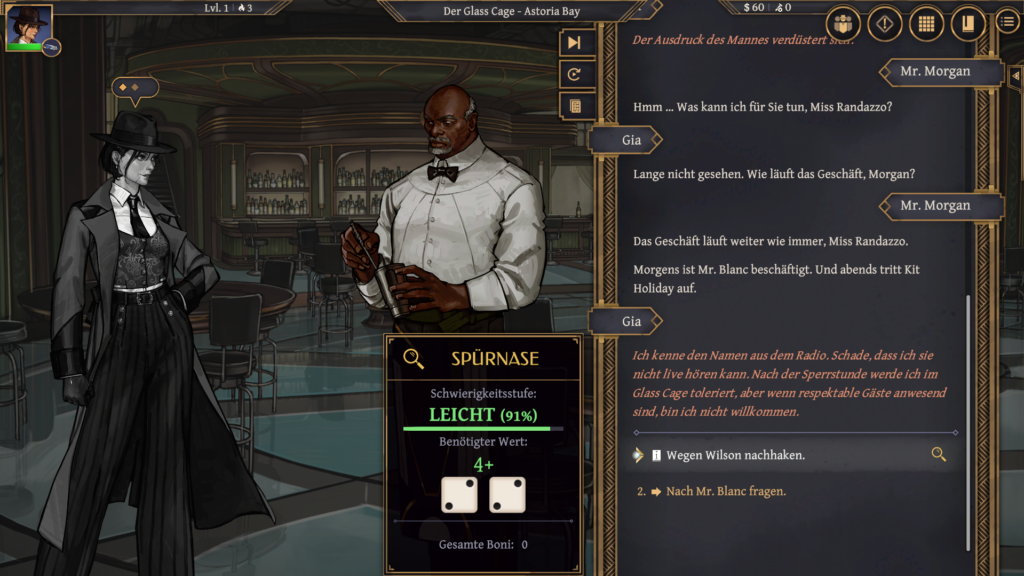
Task: Open the dialogue log pages button
Action: (574, 106)
